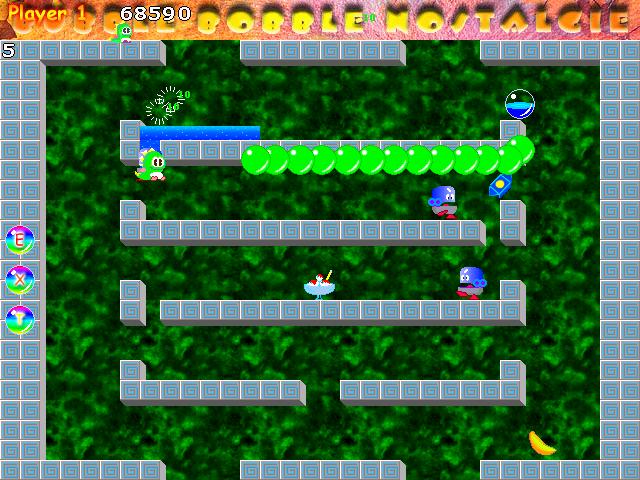This screenshot has width=640, height=480.
Task: Click the green dragon lives icon
Action: 125,33
